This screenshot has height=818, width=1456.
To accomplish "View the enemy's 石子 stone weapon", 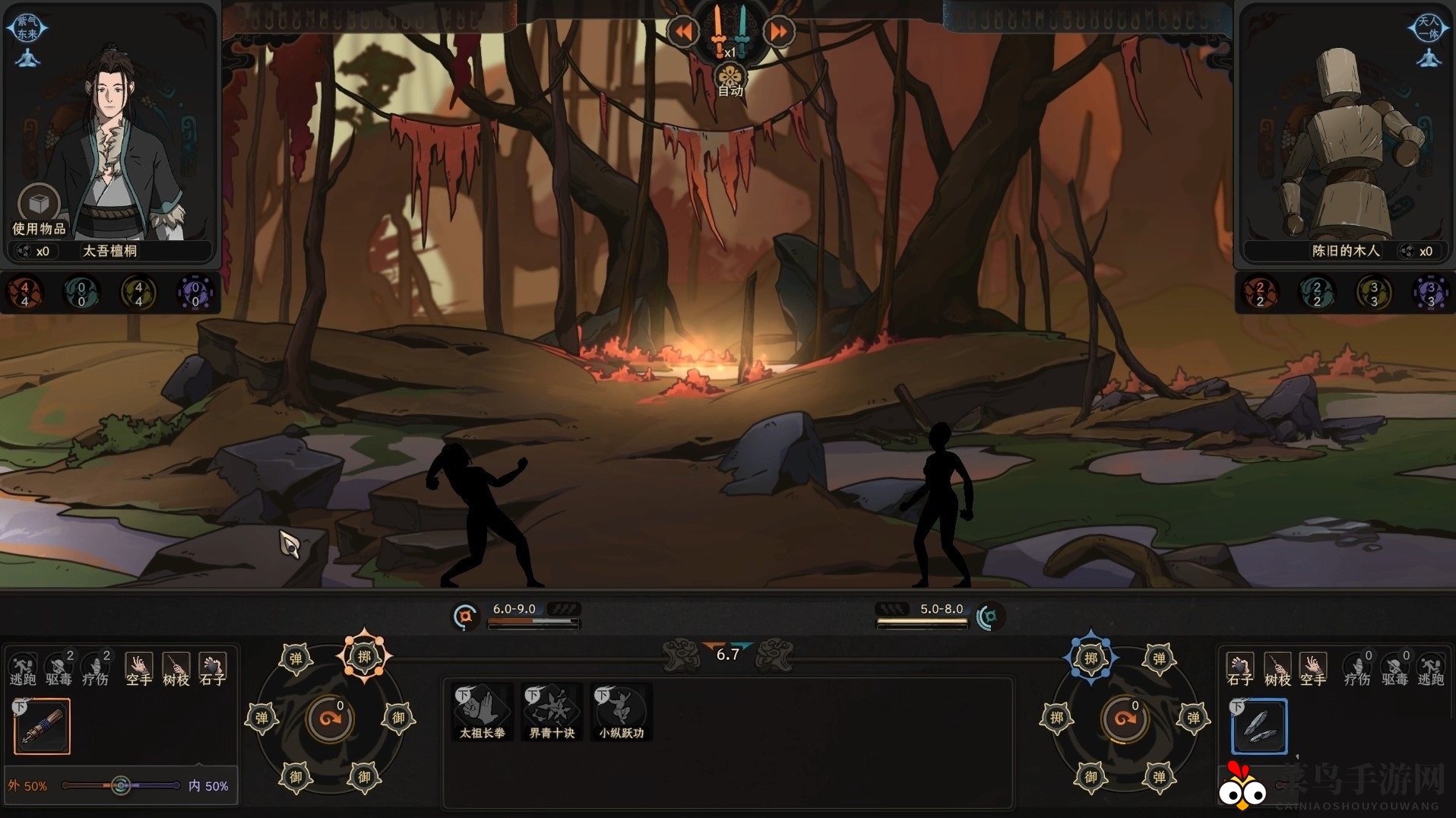I will tap(1240, 669).
